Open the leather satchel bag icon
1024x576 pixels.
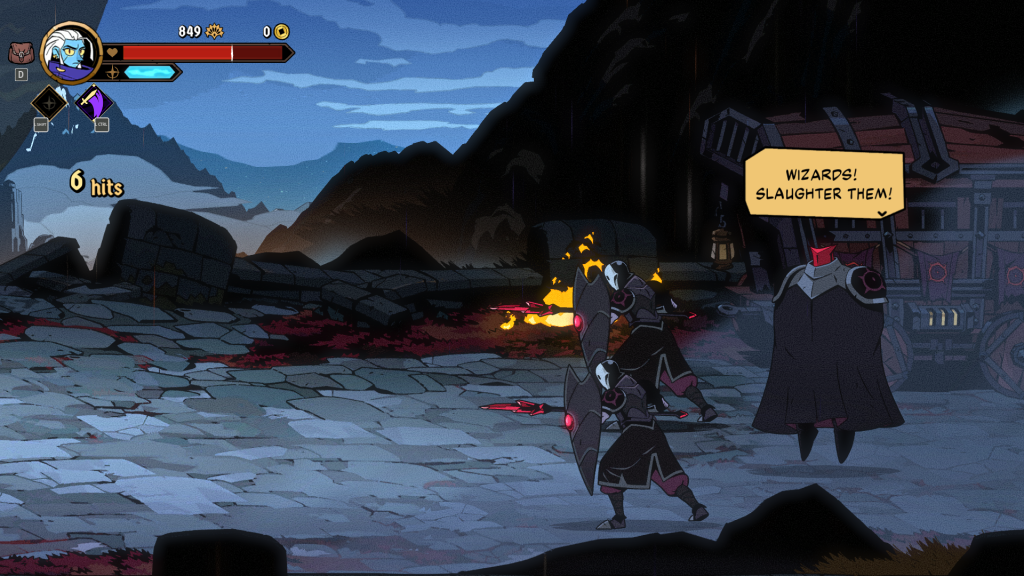coord(20,52)
